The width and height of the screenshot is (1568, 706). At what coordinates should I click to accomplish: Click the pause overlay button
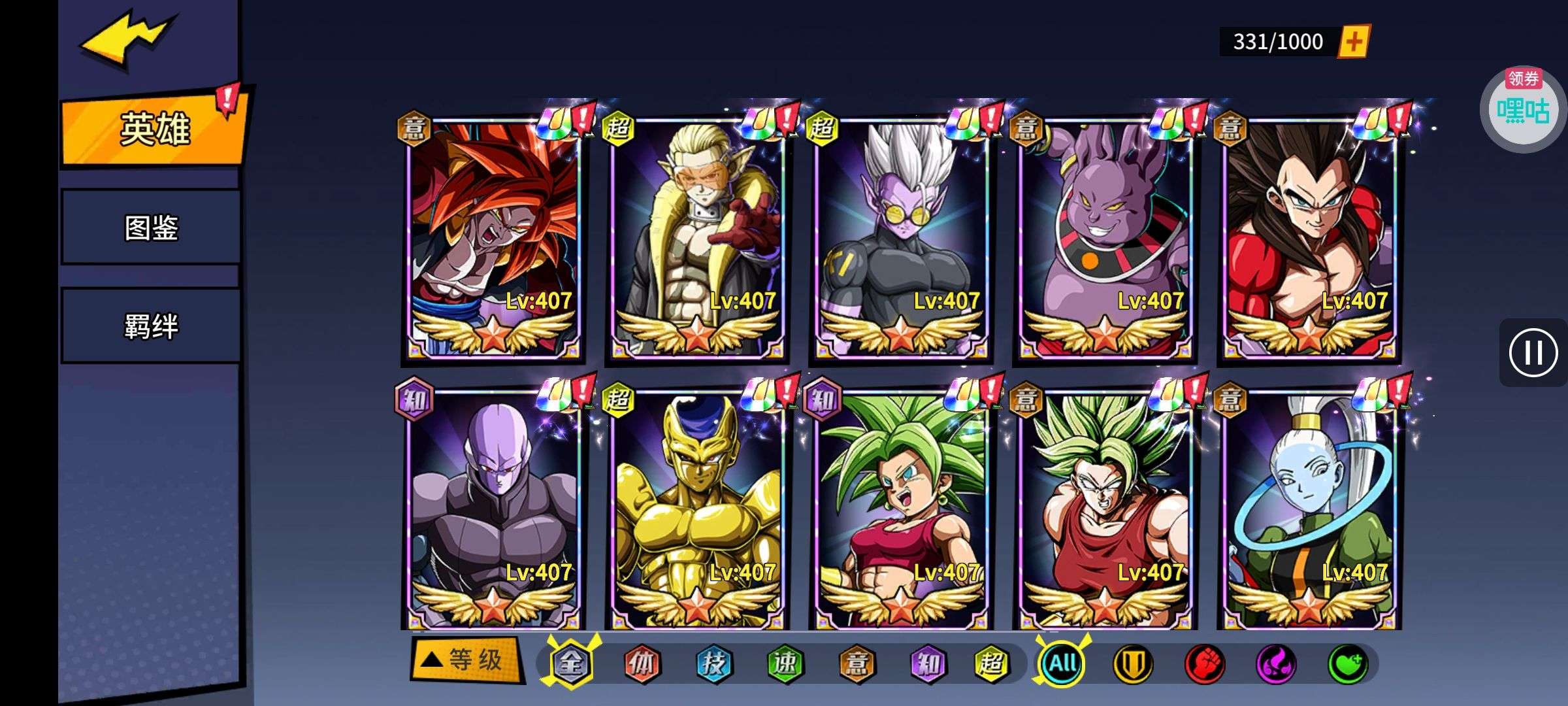(1533, 353)
